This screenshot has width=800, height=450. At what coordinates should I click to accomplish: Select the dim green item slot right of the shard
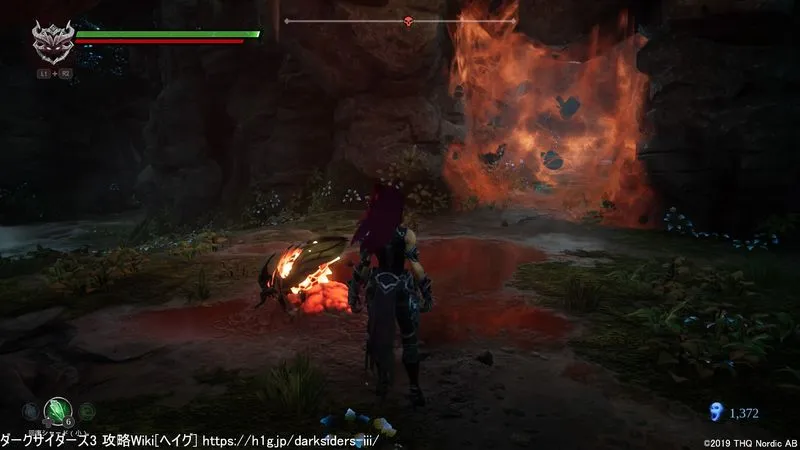click(x=87, y=410)
